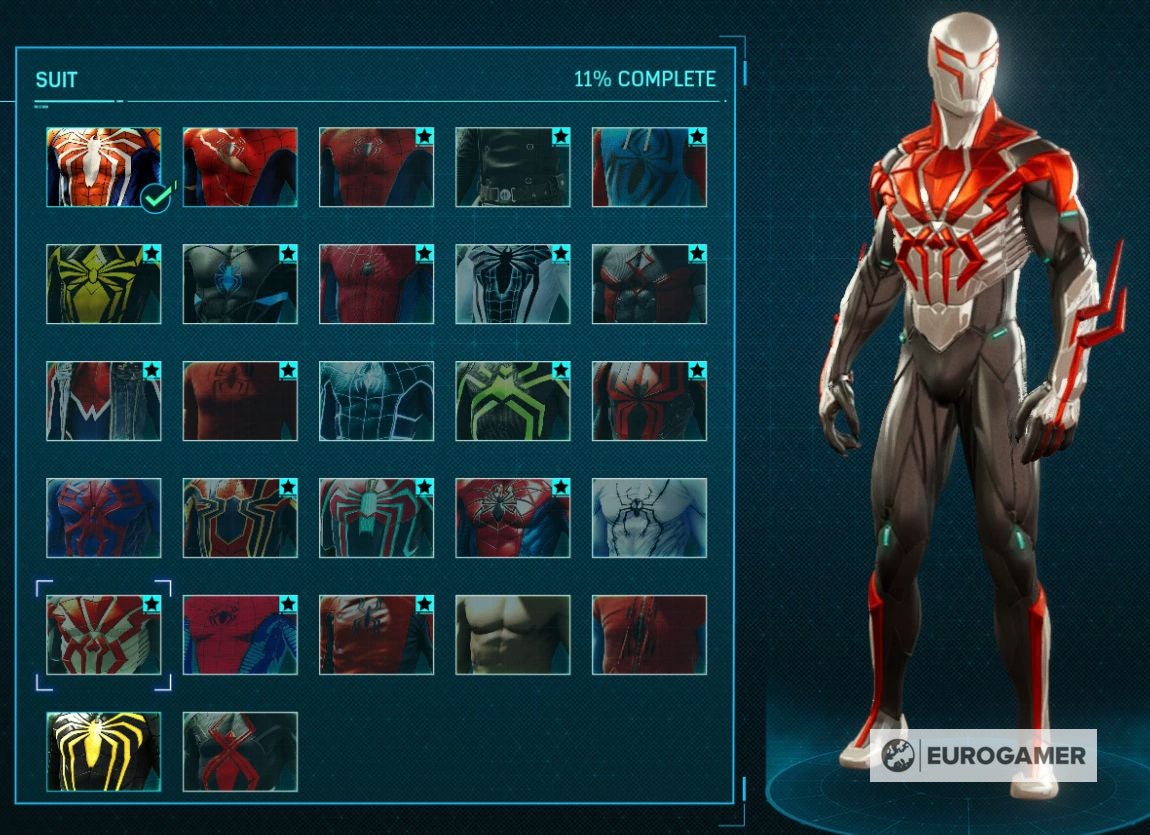Pick the blue hoodie Scarlet Spider suit
Image resolution: width=1150 pixels, height=835 pixels.
tap(649, 167)
